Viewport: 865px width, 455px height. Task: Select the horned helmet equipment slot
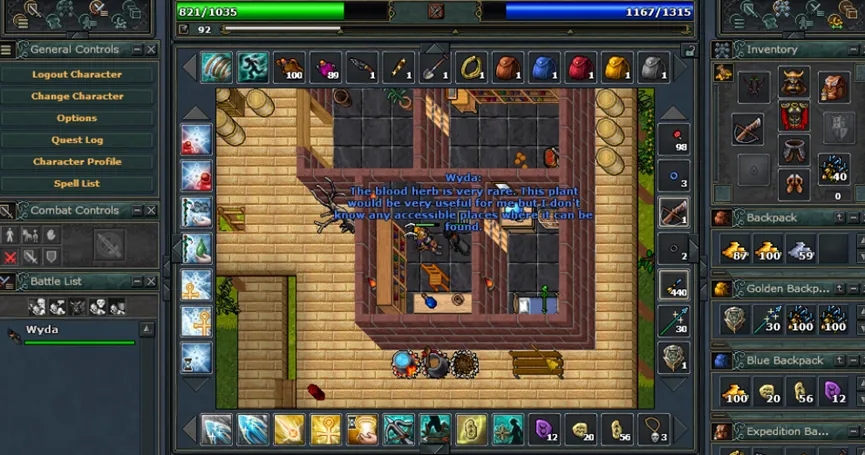coord(793,85)
